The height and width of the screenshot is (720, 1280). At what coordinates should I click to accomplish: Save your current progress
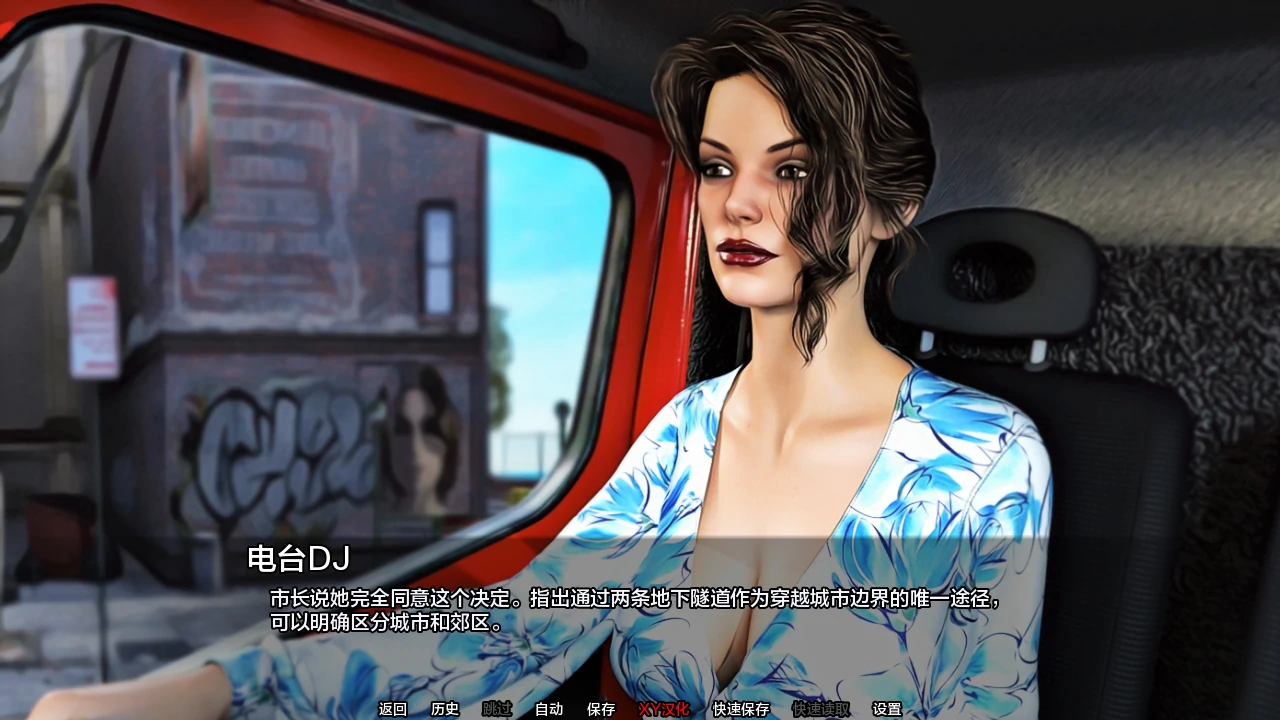599,709
